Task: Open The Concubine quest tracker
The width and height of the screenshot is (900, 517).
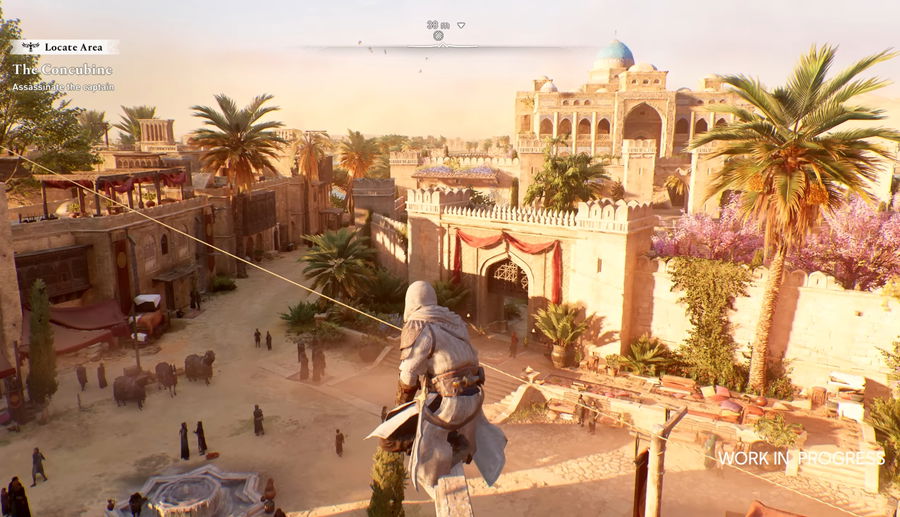Action: tap(62, 70)
